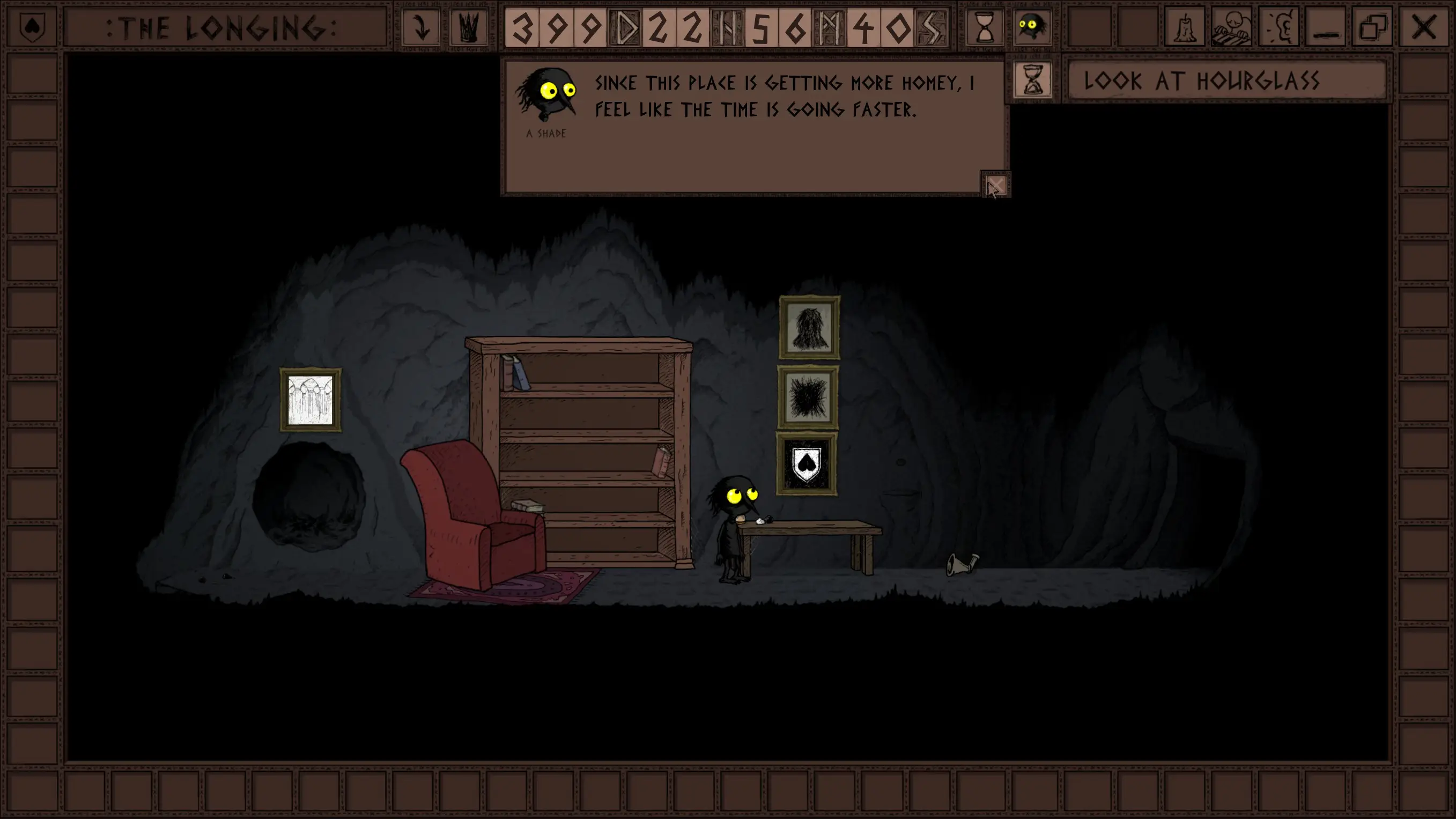
Task: Close the Shade's thought dialogue box
Action: tap(995, 186)
